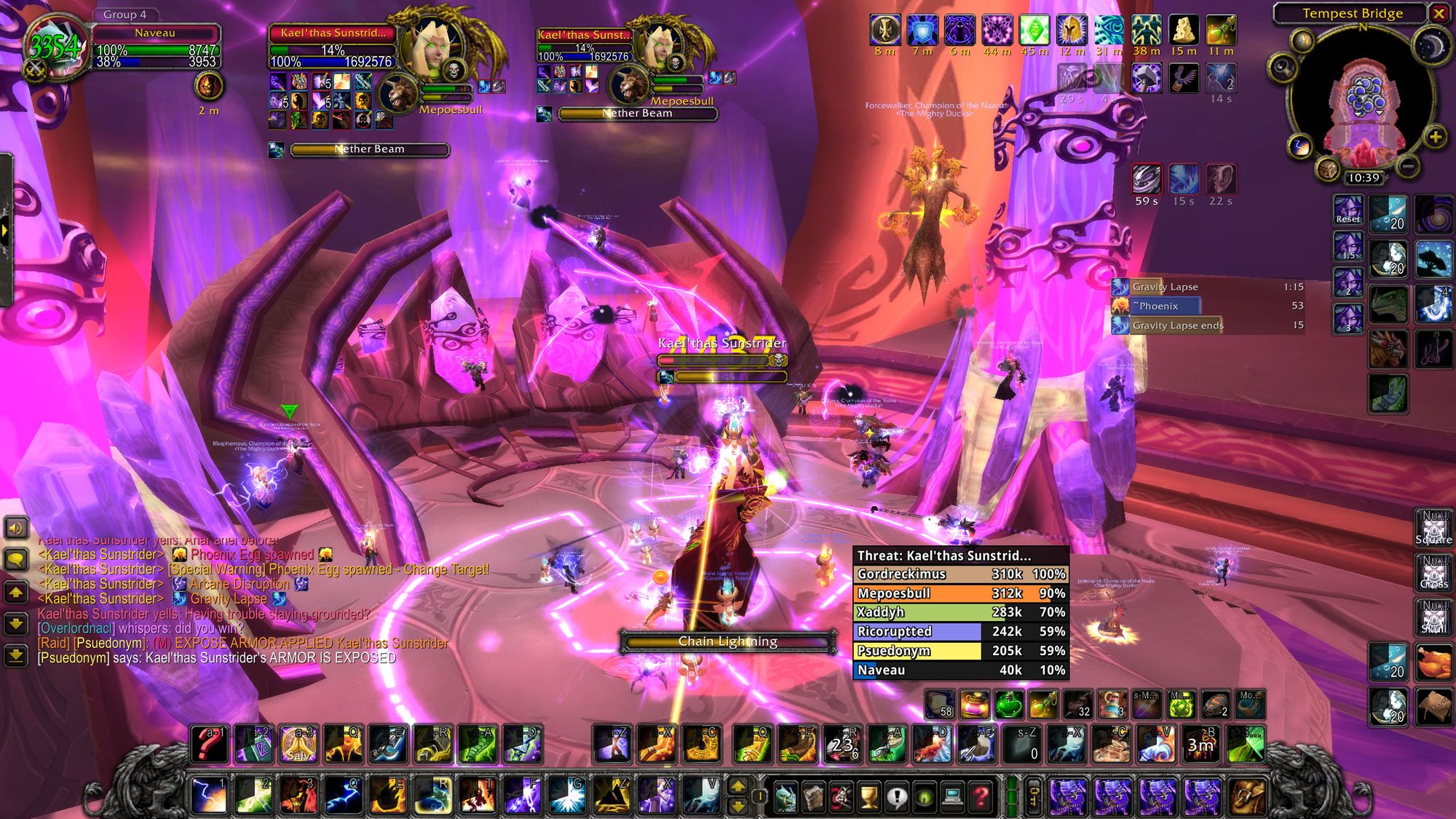Viewport: 1456px width, 819px height.
Task: Open the chat menu speech bubble
Action: point(16,559)
